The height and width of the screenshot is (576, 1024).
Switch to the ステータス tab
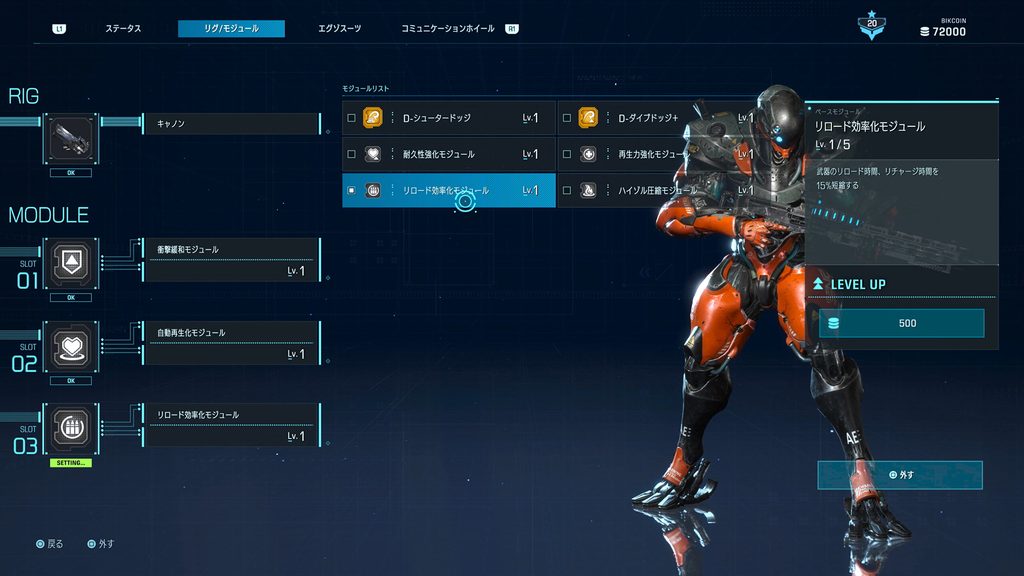[x=123, y=29]
